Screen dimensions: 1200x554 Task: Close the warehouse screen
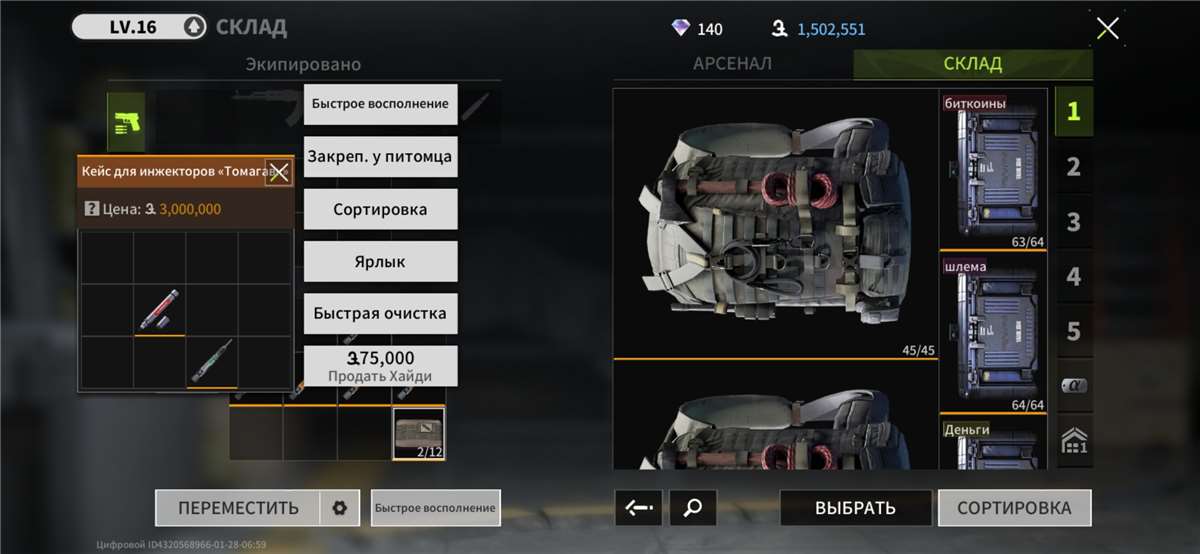click(x=1107, y=28)
